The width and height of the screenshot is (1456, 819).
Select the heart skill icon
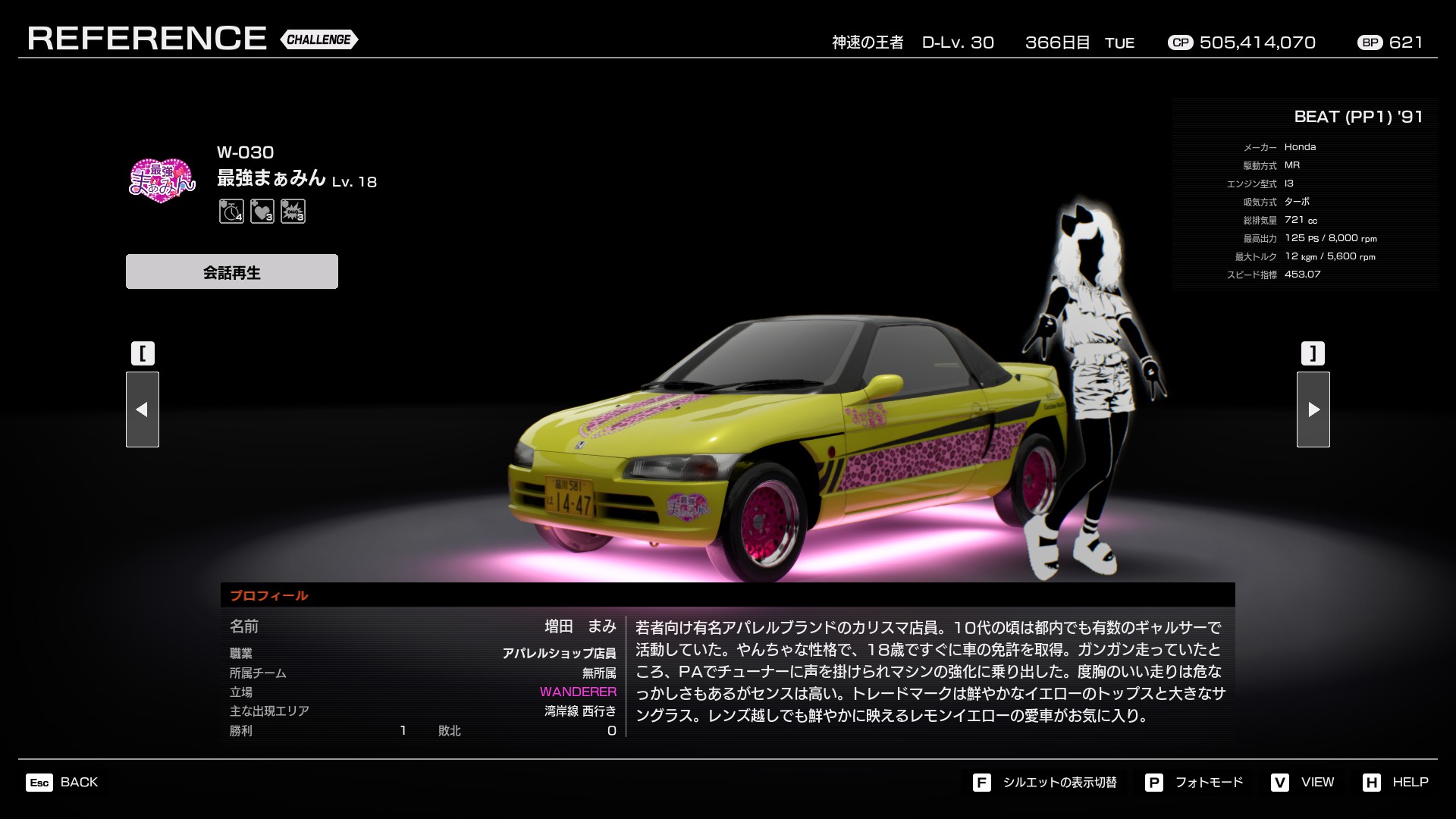pyautogui.click(x=262, y=211)
